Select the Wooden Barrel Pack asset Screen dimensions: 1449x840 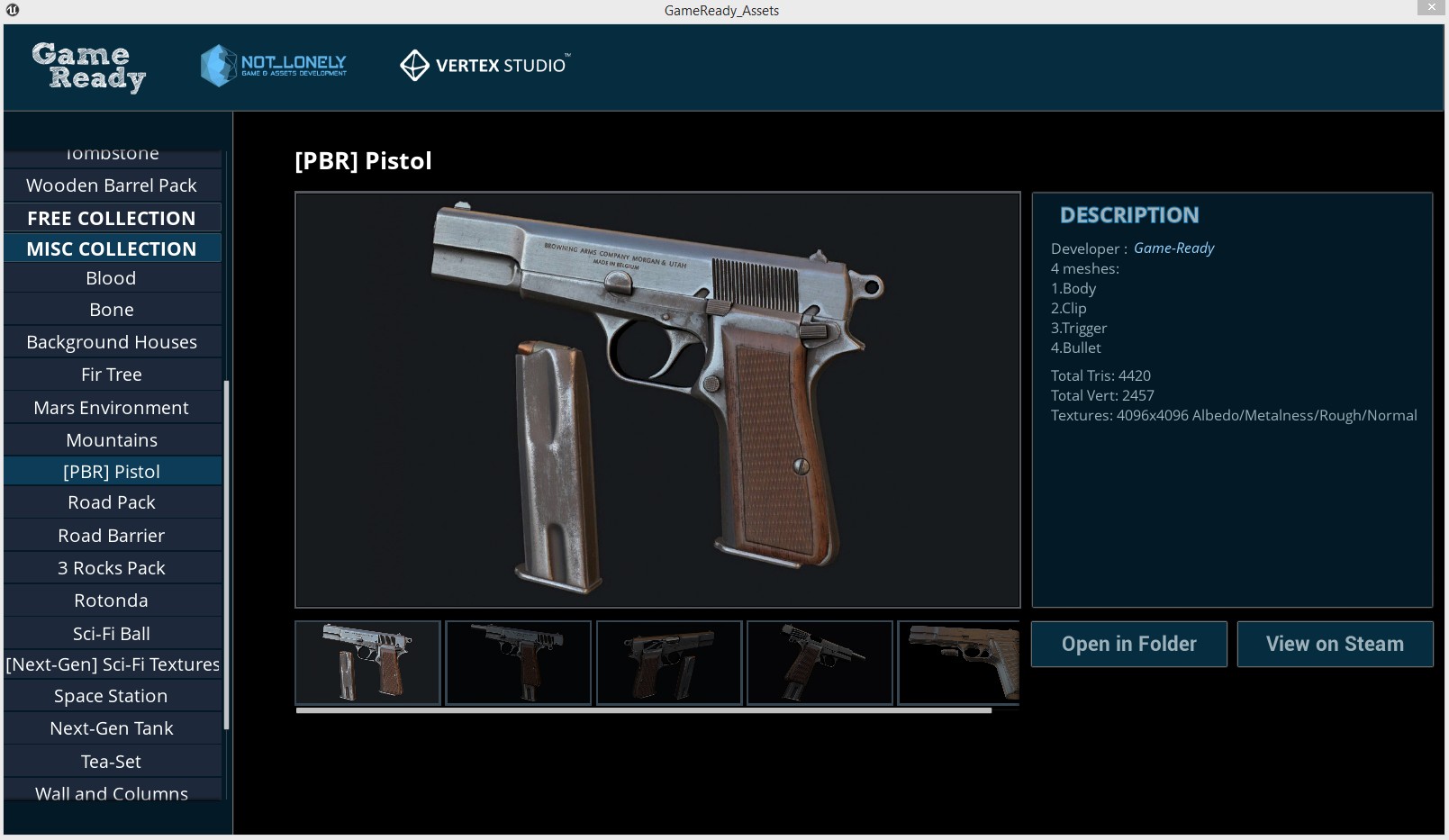click(x=112, y=185)
